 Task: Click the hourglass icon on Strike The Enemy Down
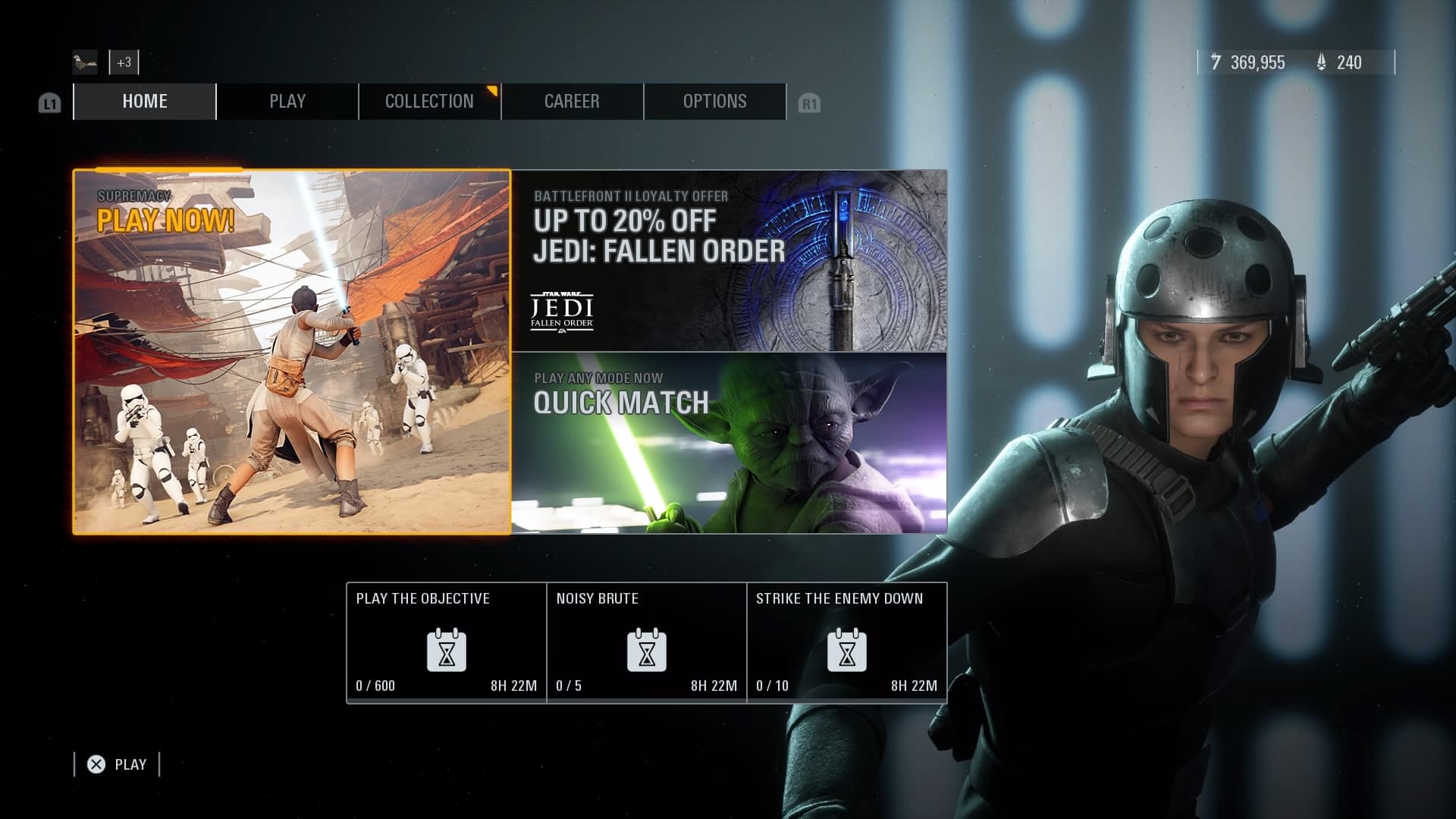pos(847,651)
